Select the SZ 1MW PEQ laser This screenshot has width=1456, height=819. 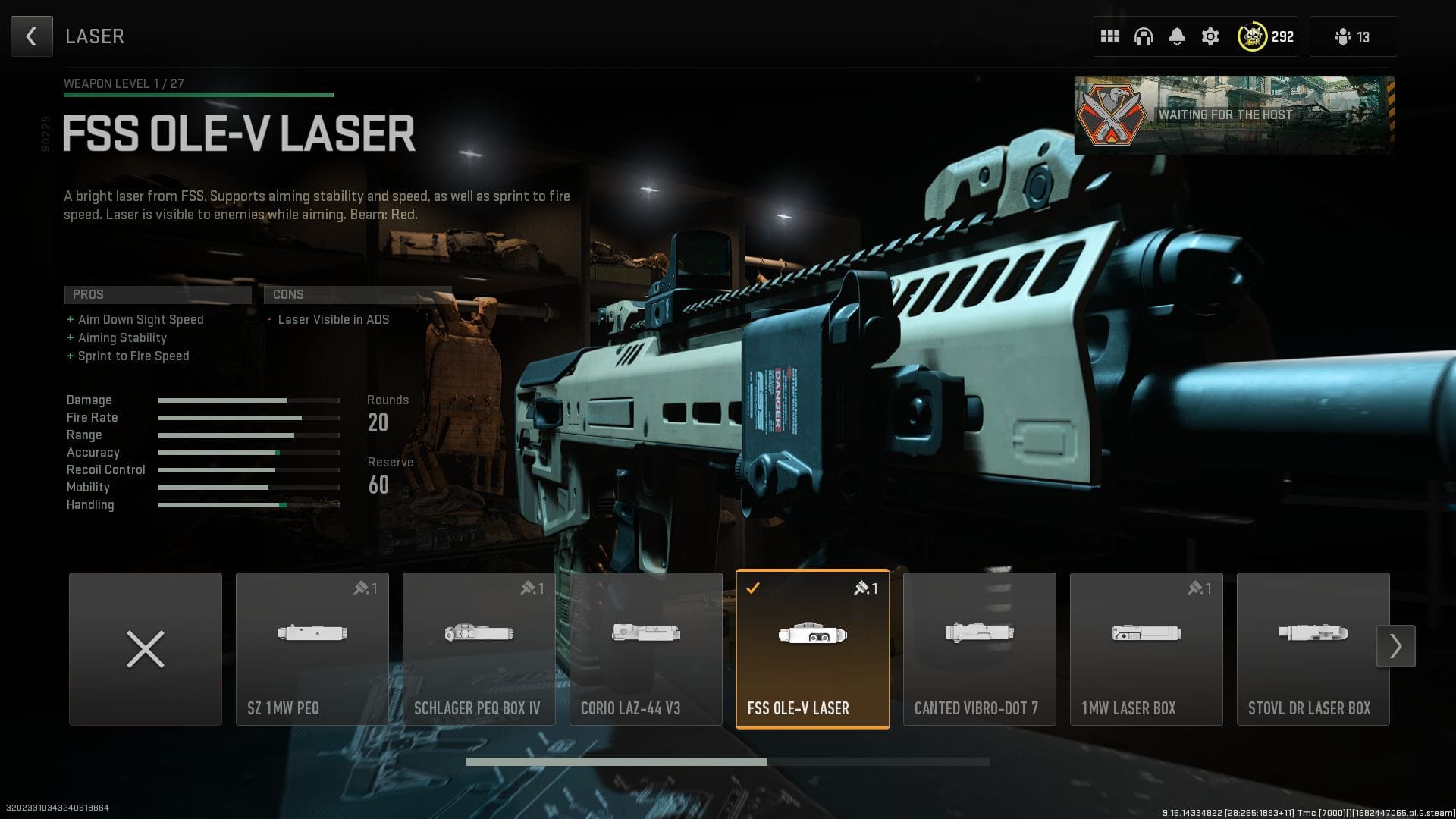pyautogui.click(x=312, y=648)
